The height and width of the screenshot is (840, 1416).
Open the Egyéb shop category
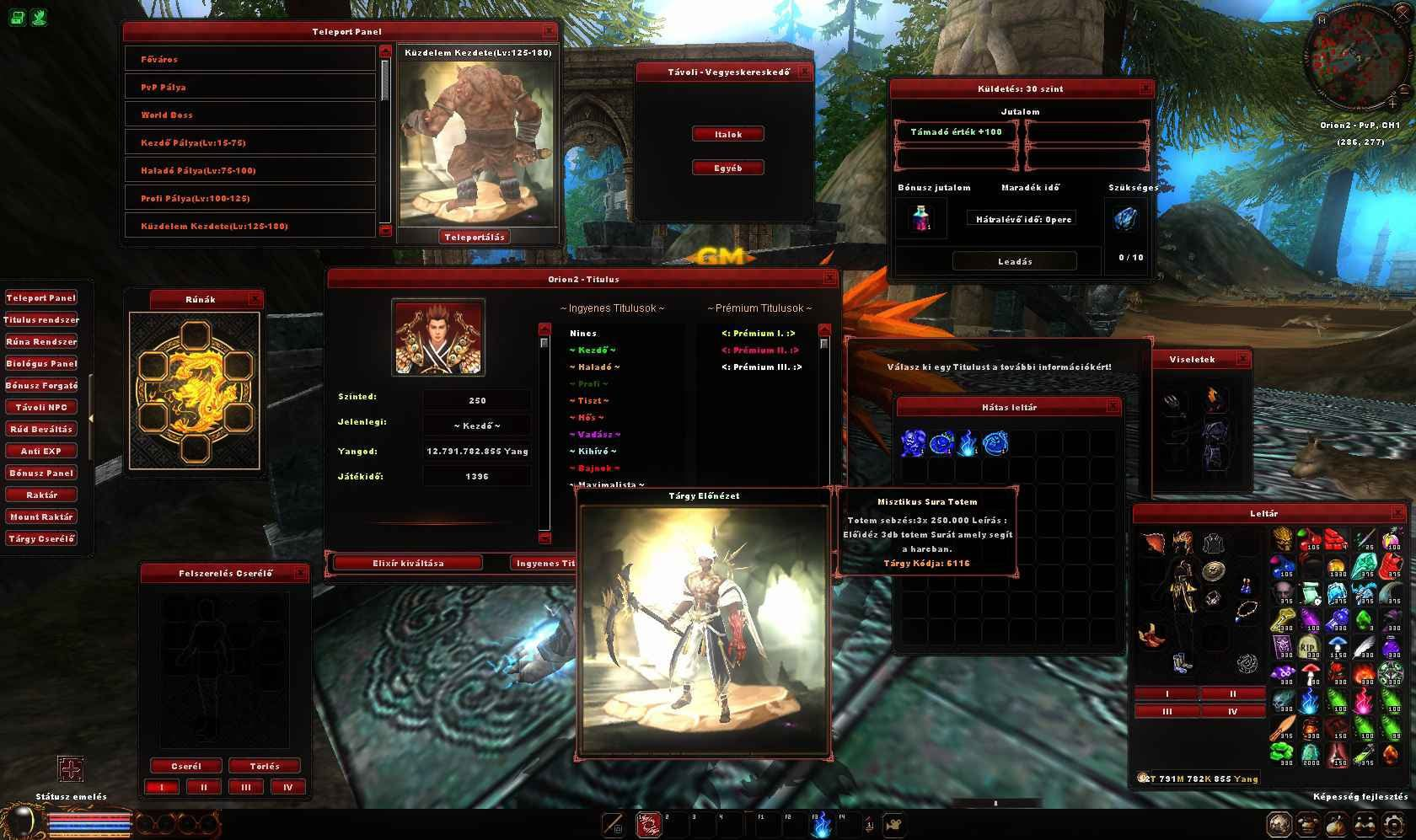(728, 168)
